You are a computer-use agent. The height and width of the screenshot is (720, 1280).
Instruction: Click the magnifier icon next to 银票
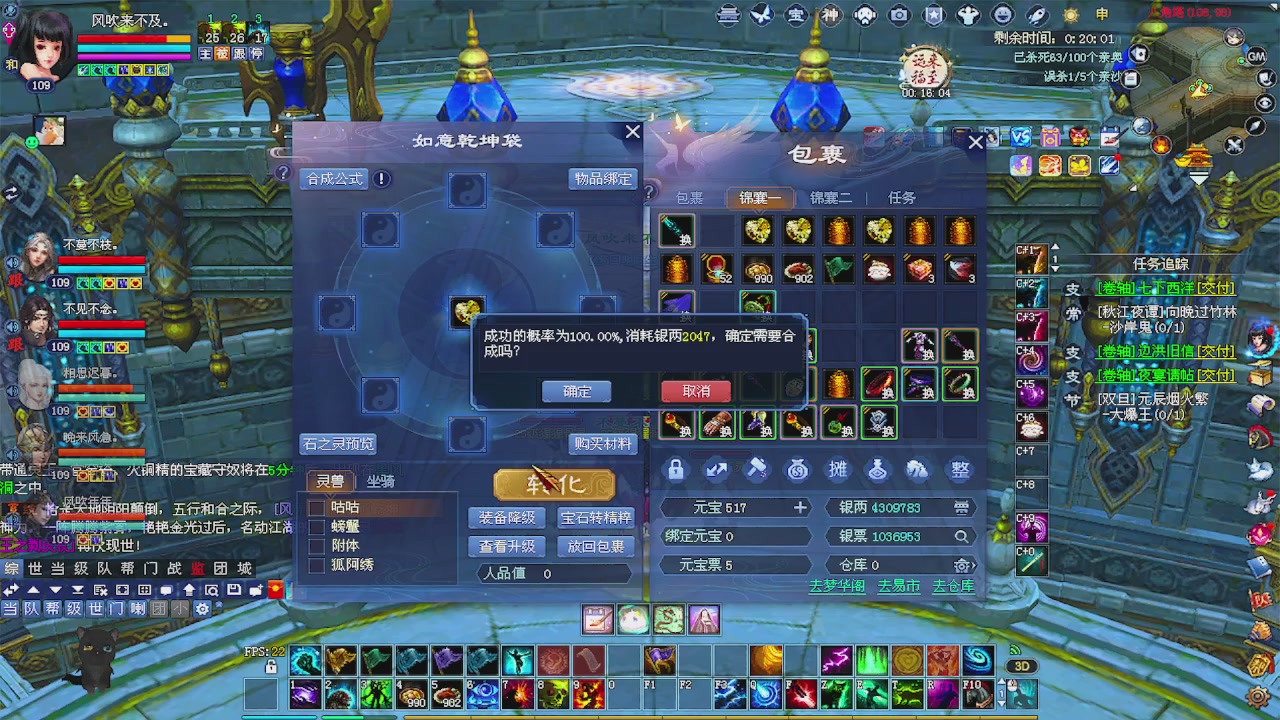pos(961,536)
